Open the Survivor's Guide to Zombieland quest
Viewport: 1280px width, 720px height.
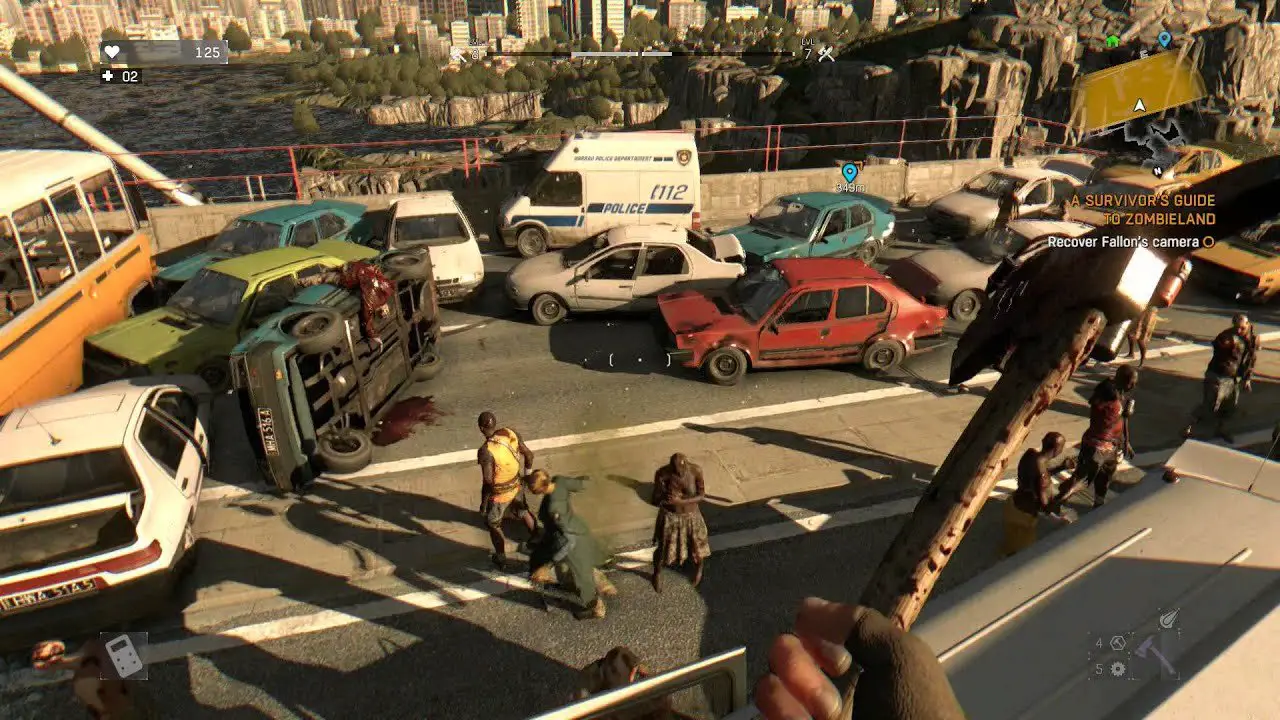1143,209
